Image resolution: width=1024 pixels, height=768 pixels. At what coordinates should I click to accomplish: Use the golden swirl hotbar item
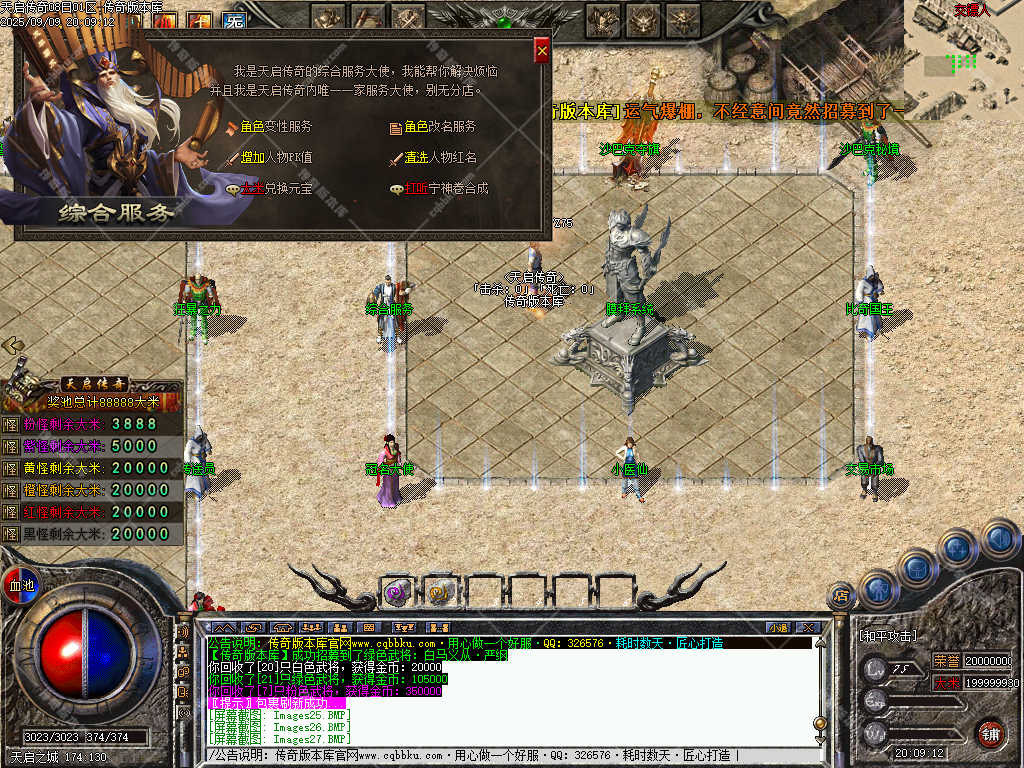441,592
